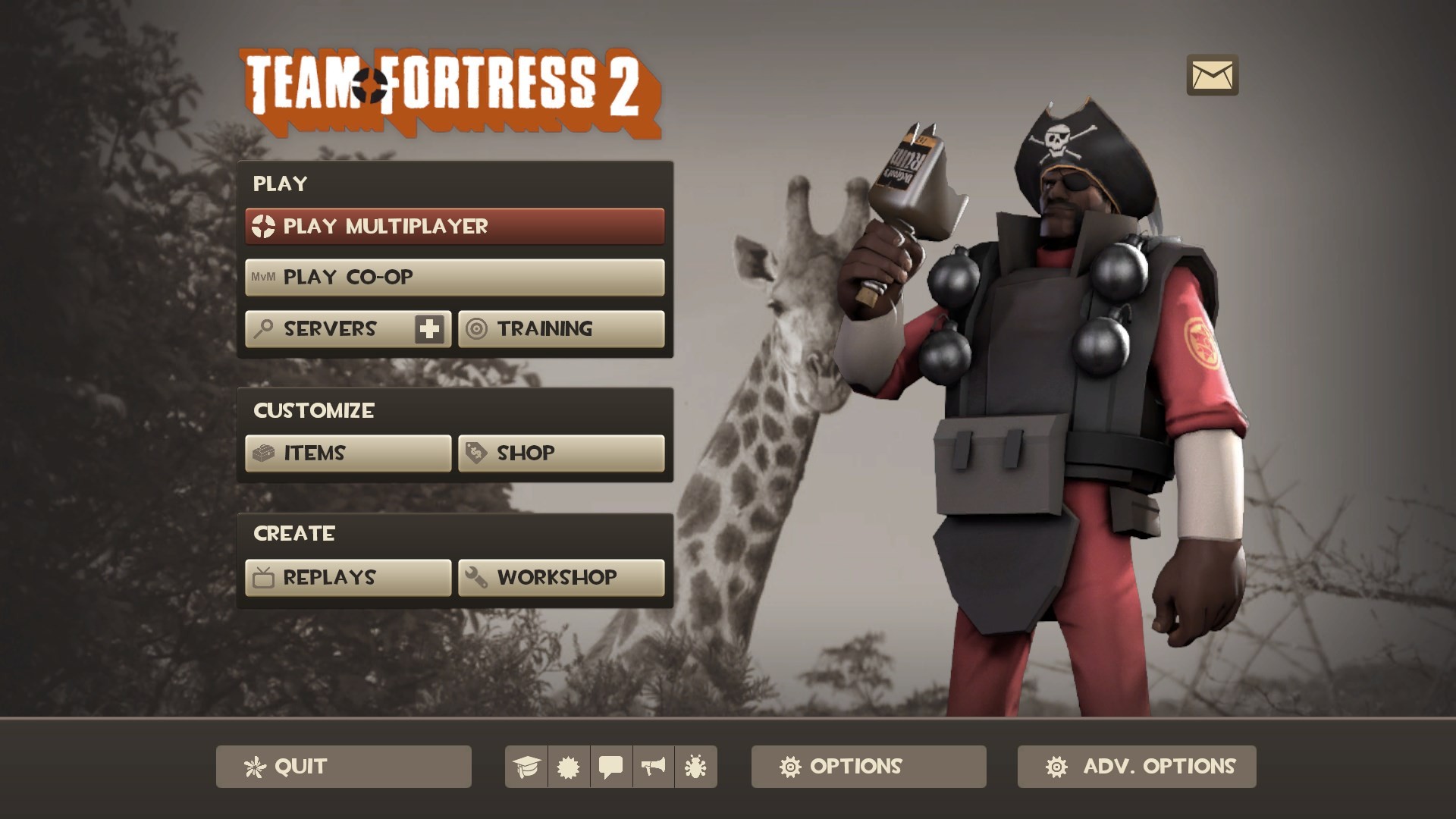1456x819 pixels.
Task: Open Adv. Options settings
Action: point(1134,767)
